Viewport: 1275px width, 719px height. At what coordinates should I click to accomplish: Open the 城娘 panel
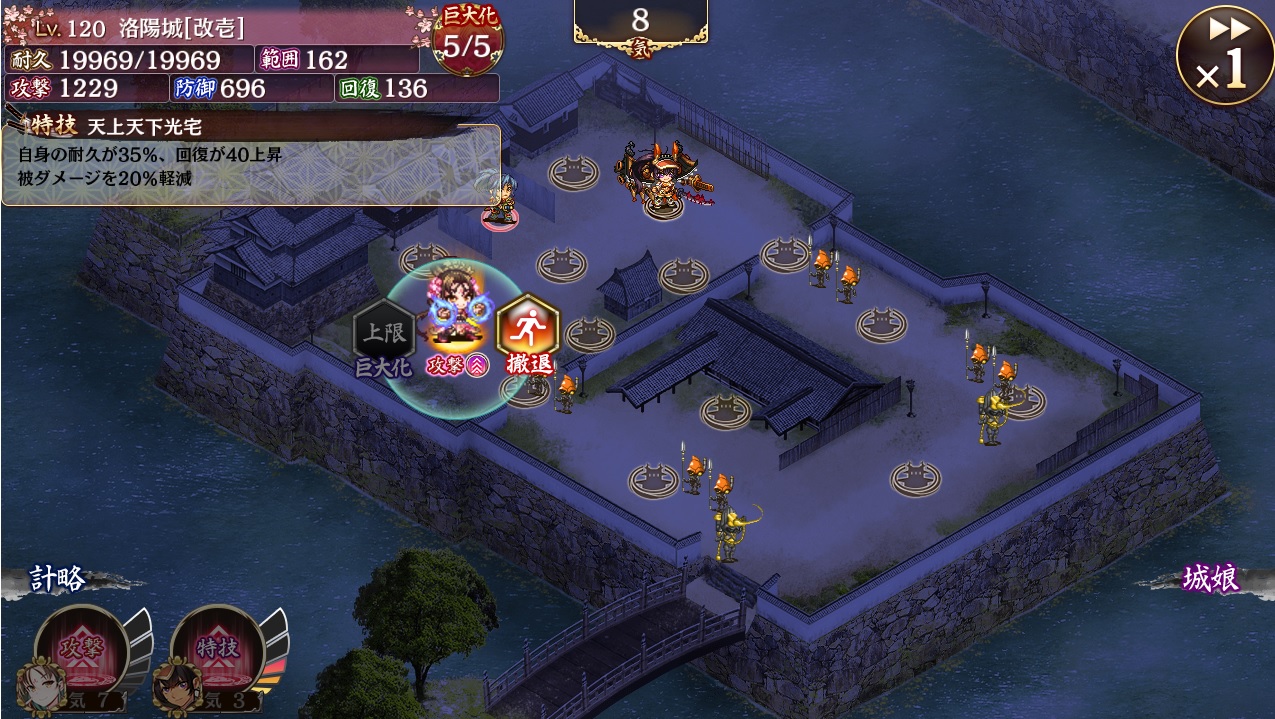pyautogui.click(x=1210, y=579)
